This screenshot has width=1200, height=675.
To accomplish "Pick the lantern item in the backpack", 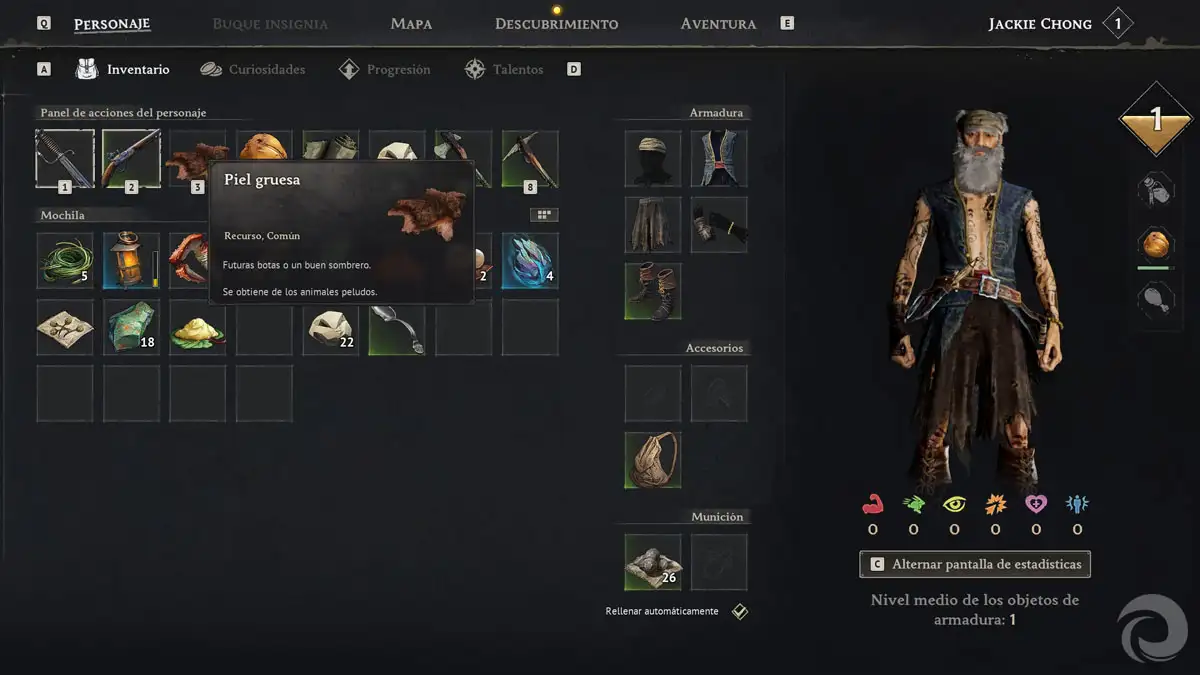I will 131,261.
